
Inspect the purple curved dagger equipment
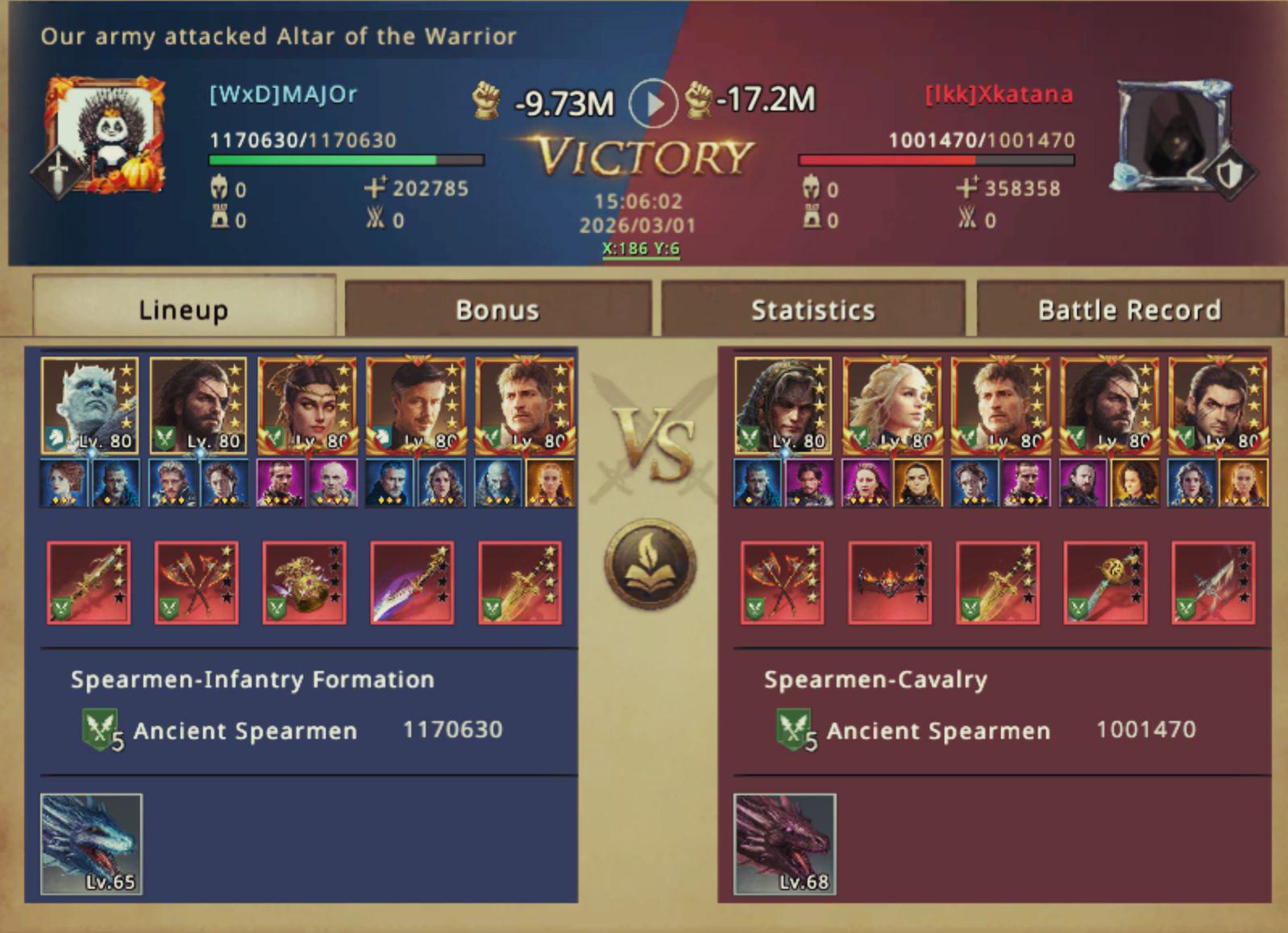[412, 583]
